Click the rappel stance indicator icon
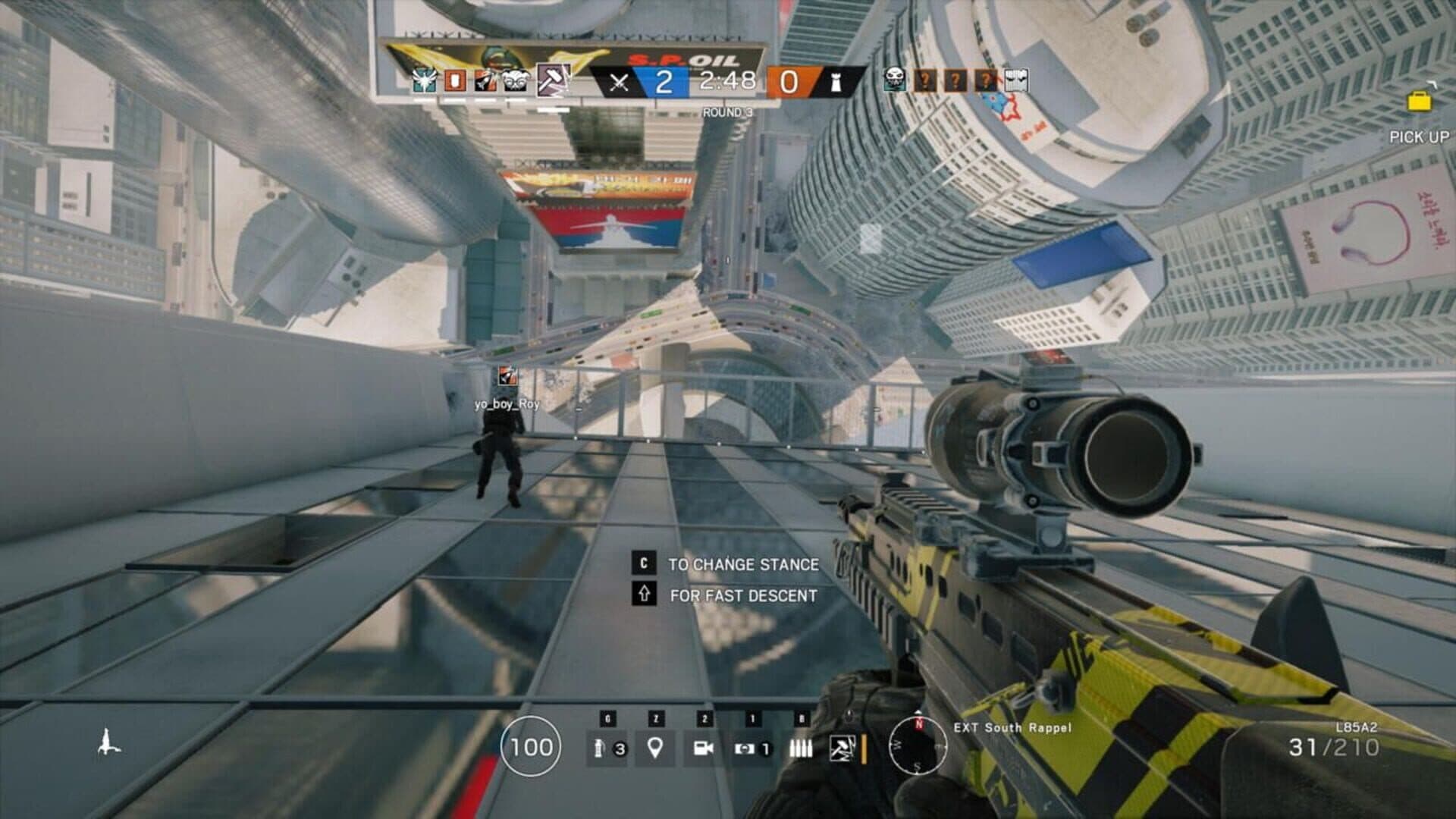Image resolution: width=1456 pixels, height=819 pixels. click(x=108, y=741)
